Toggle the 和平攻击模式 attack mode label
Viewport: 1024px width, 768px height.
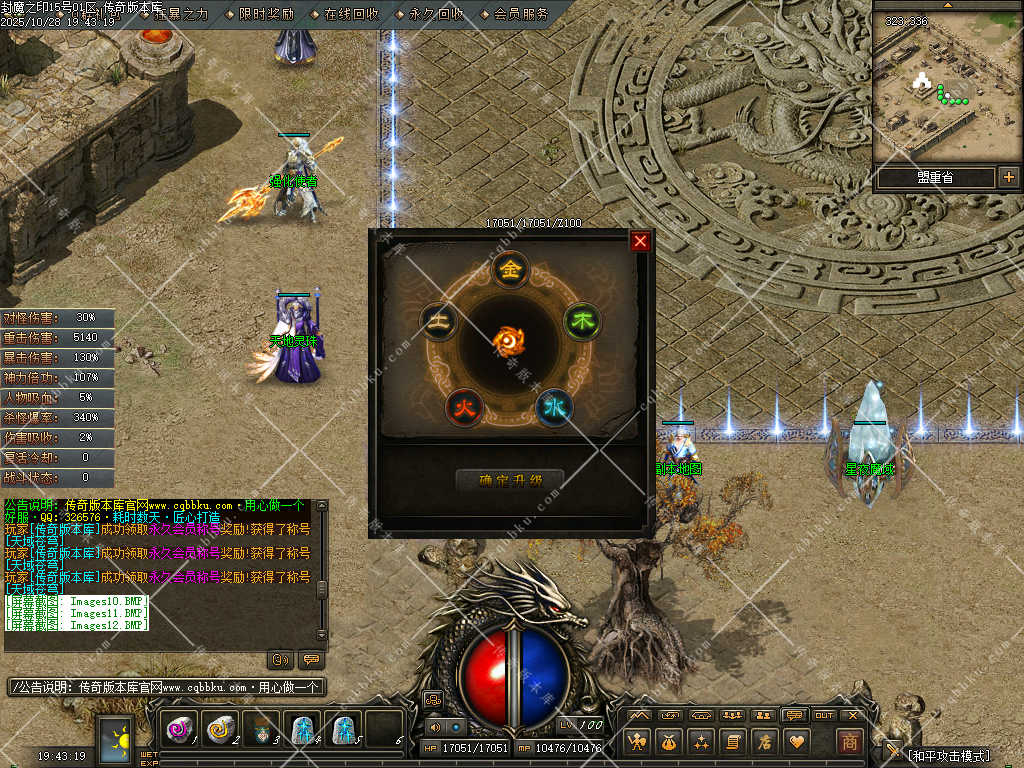[x=948, y=755]
